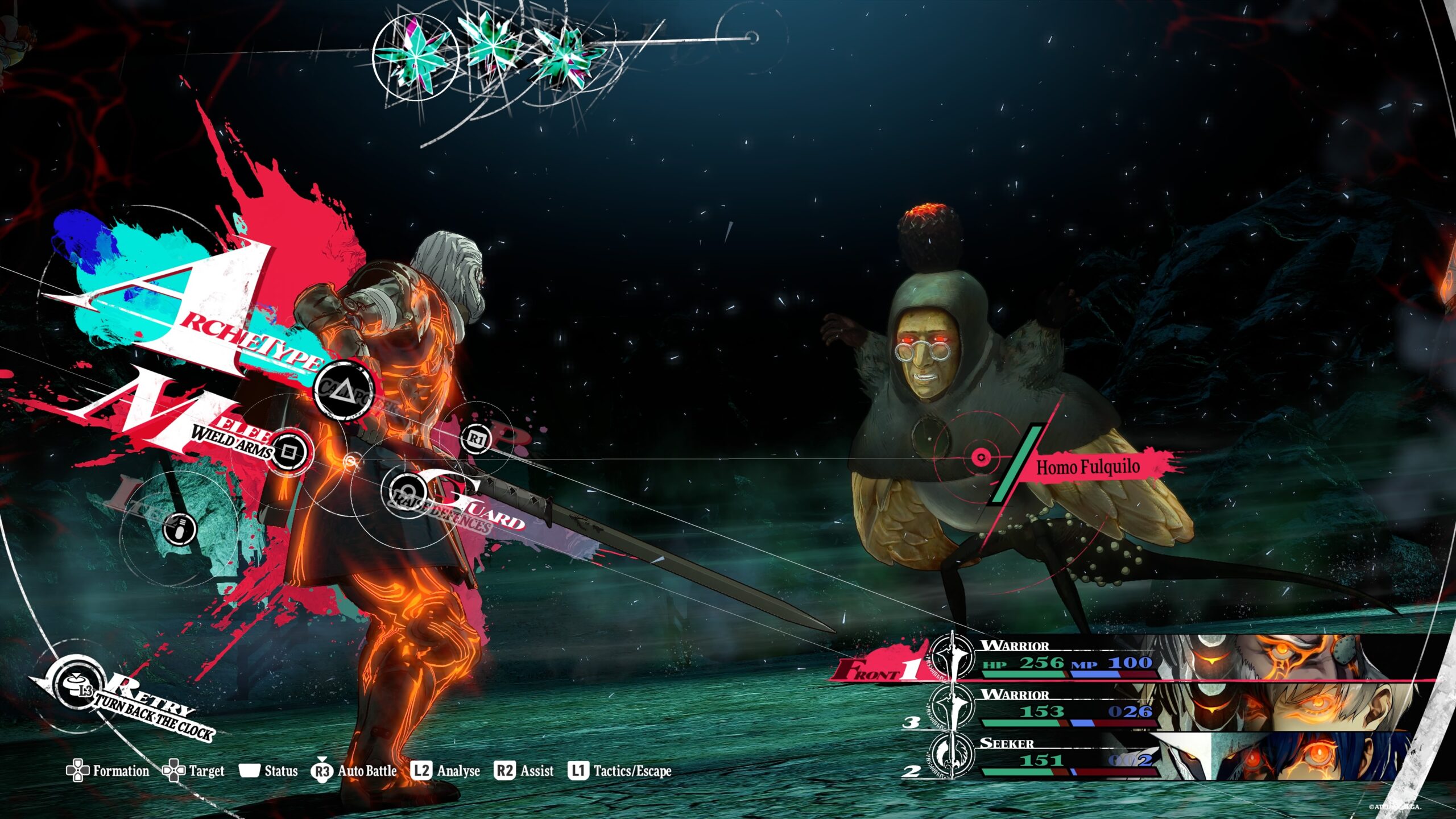Open Tactics/Escape
This screenshot has height=819, width=1456.
click(620, 771)
